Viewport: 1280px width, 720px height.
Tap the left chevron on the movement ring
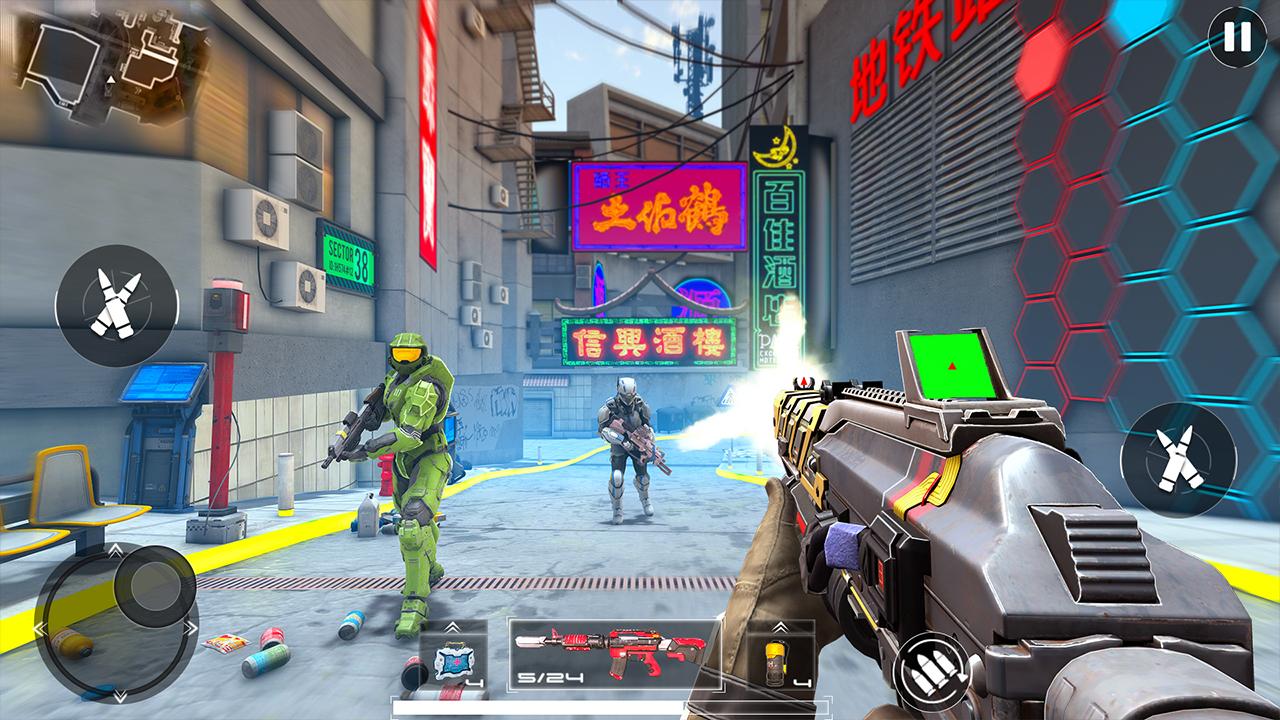(39, 627)
